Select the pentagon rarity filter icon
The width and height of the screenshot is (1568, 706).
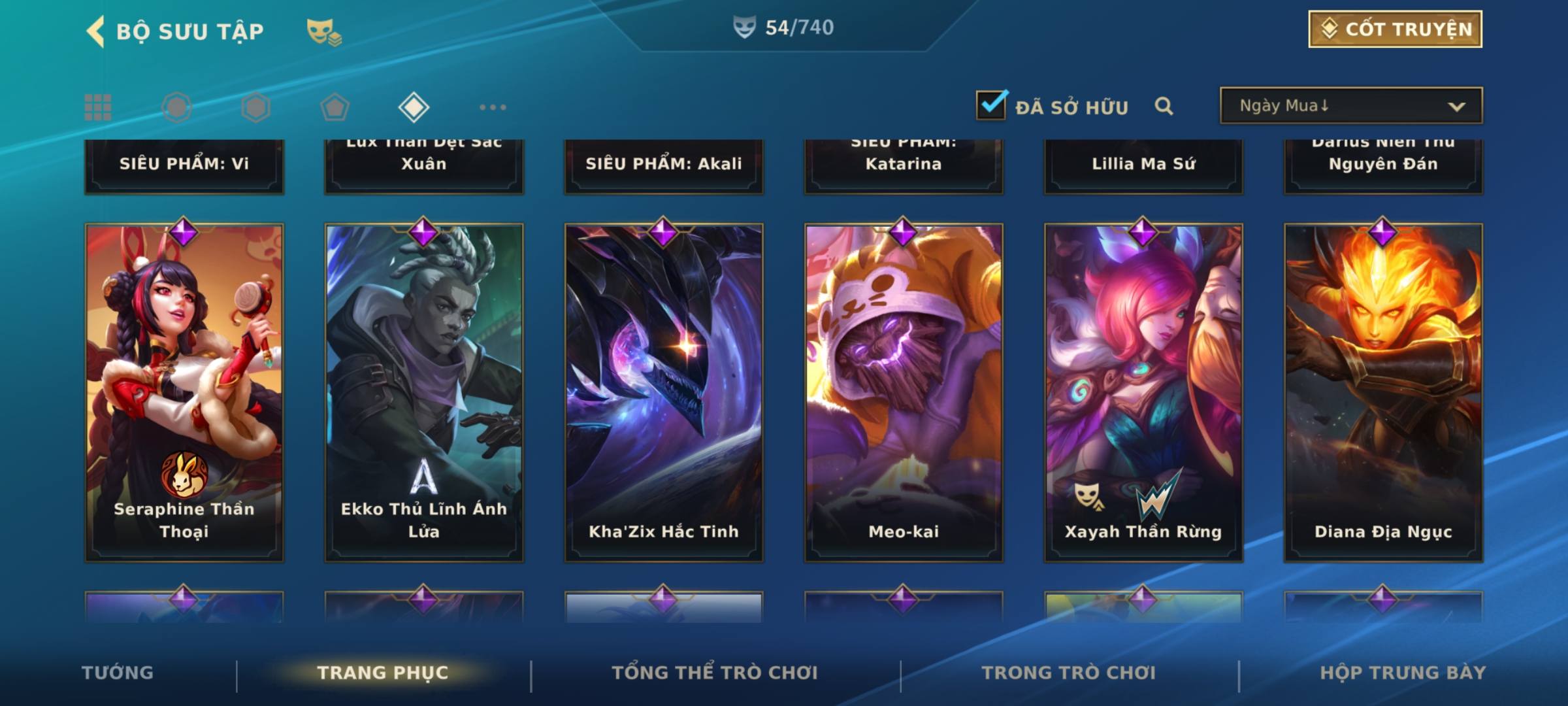[335, 107]
